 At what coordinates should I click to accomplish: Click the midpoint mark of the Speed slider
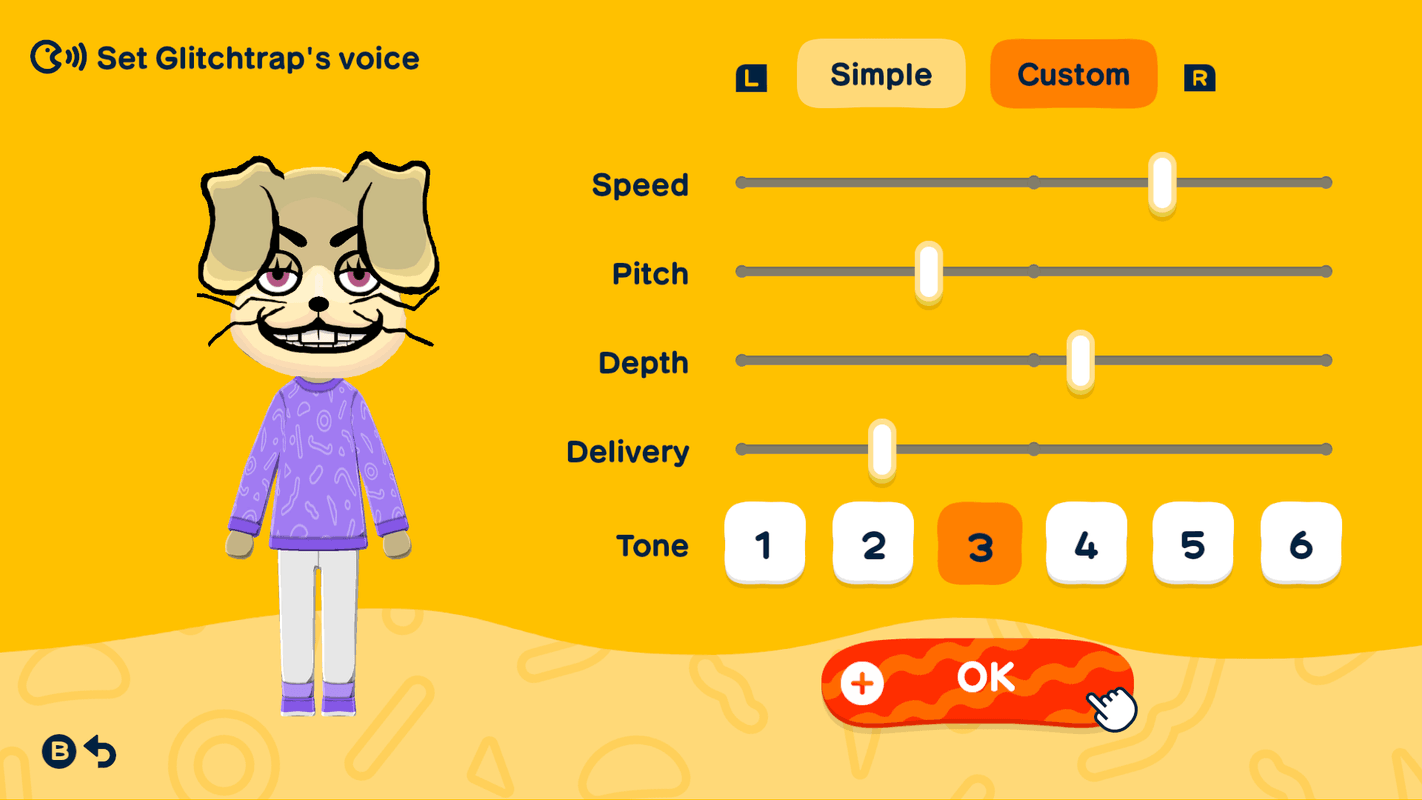point(1033,182)
